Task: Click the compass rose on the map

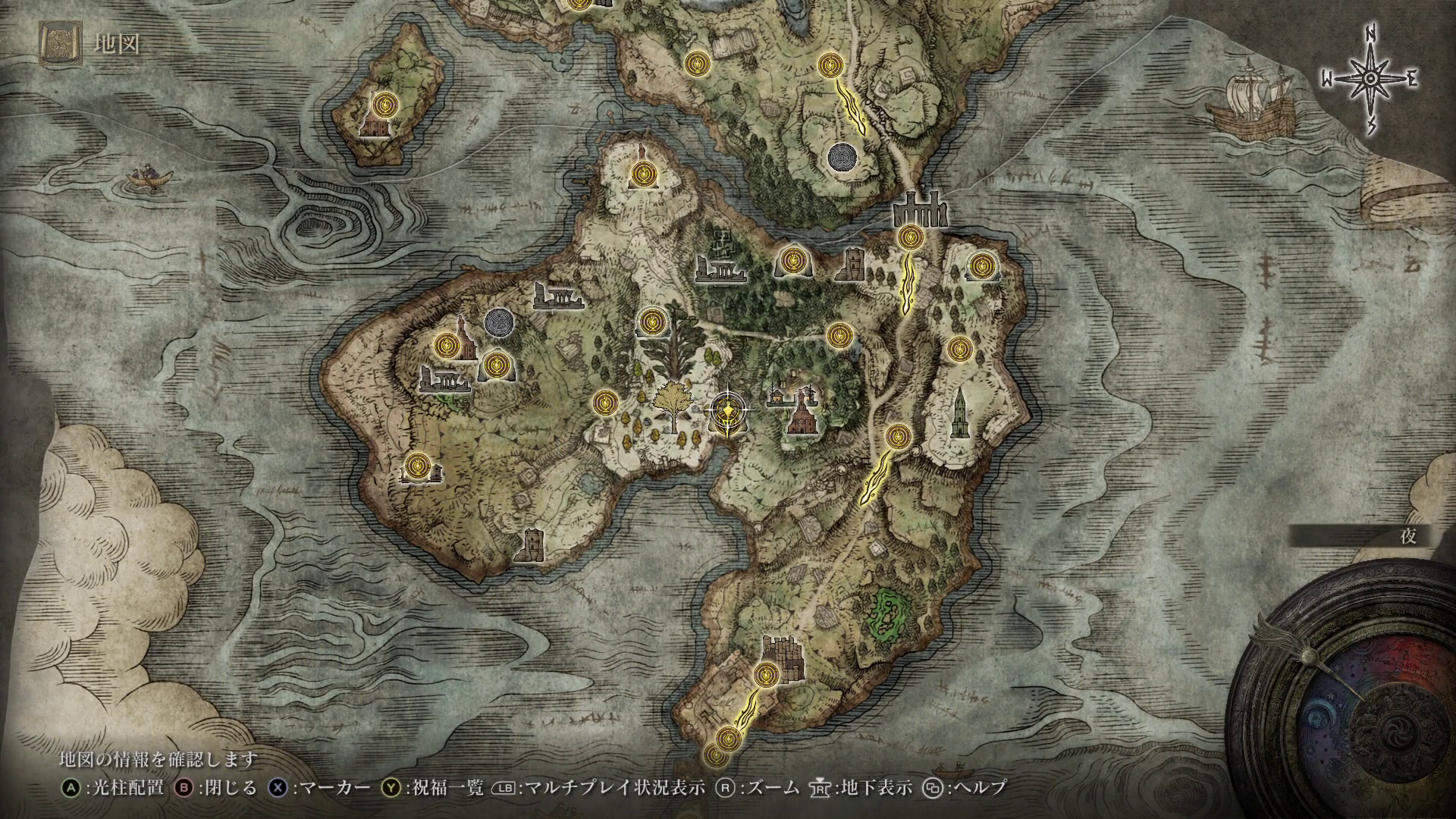Action: tap(1371, 79)
